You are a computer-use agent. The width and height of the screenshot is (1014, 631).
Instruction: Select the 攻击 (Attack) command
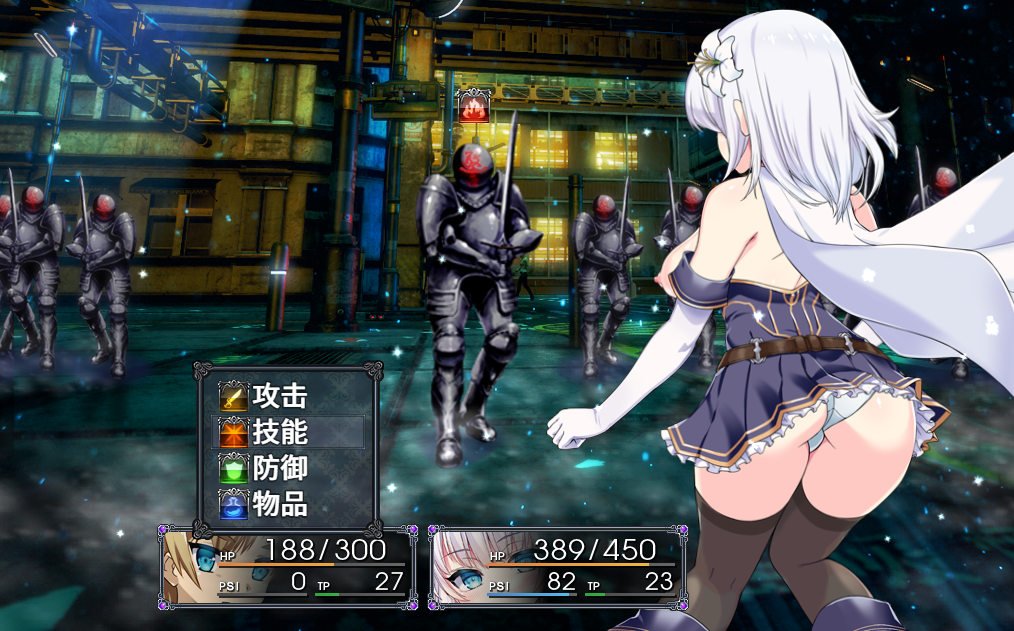pos(279,397)
